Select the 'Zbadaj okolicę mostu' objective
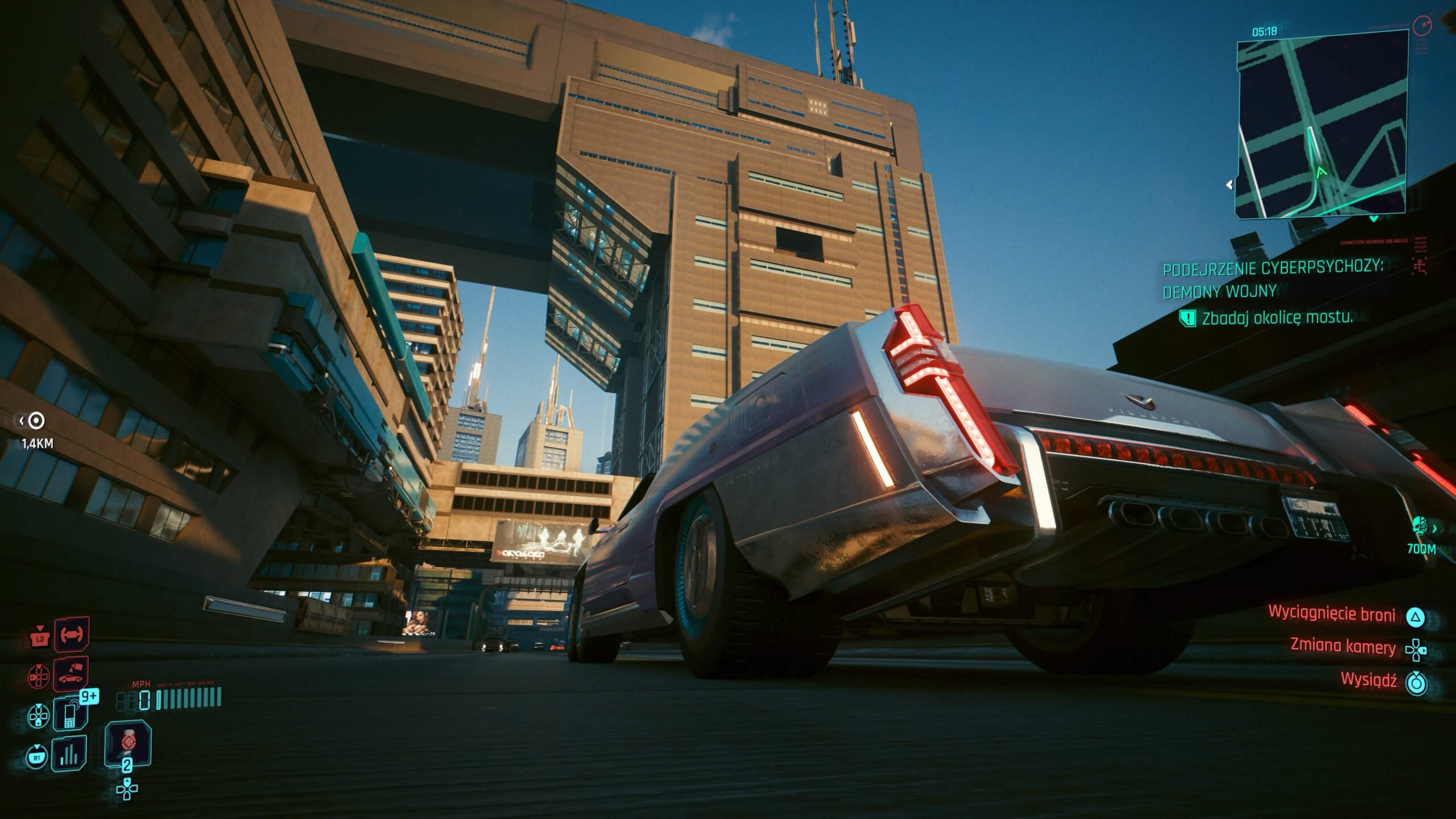Screen dimensions: 1456x819 pos(1276,318)
